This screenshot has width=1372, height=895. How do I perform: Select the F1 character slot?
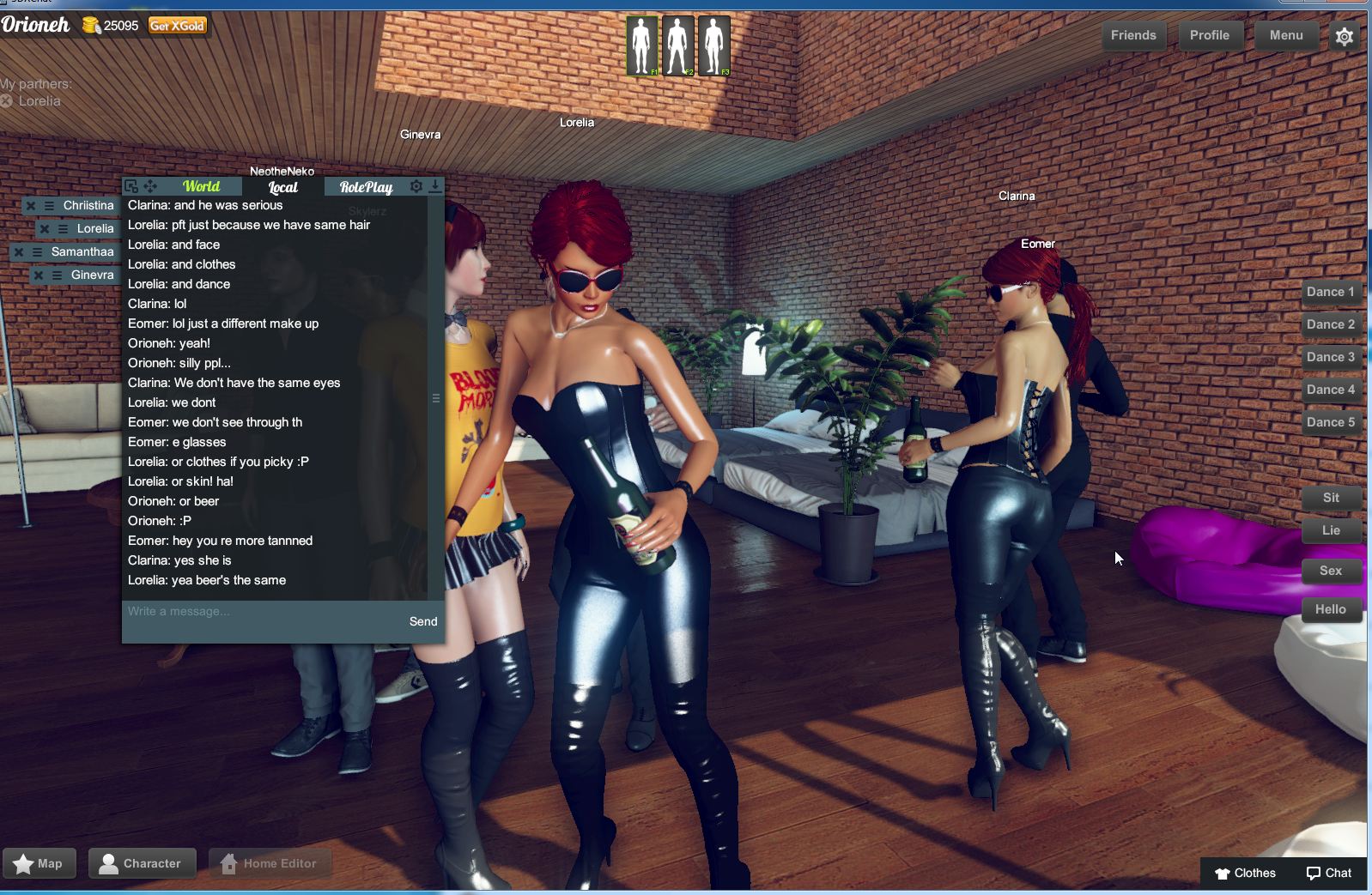click(x=642, y=42)
